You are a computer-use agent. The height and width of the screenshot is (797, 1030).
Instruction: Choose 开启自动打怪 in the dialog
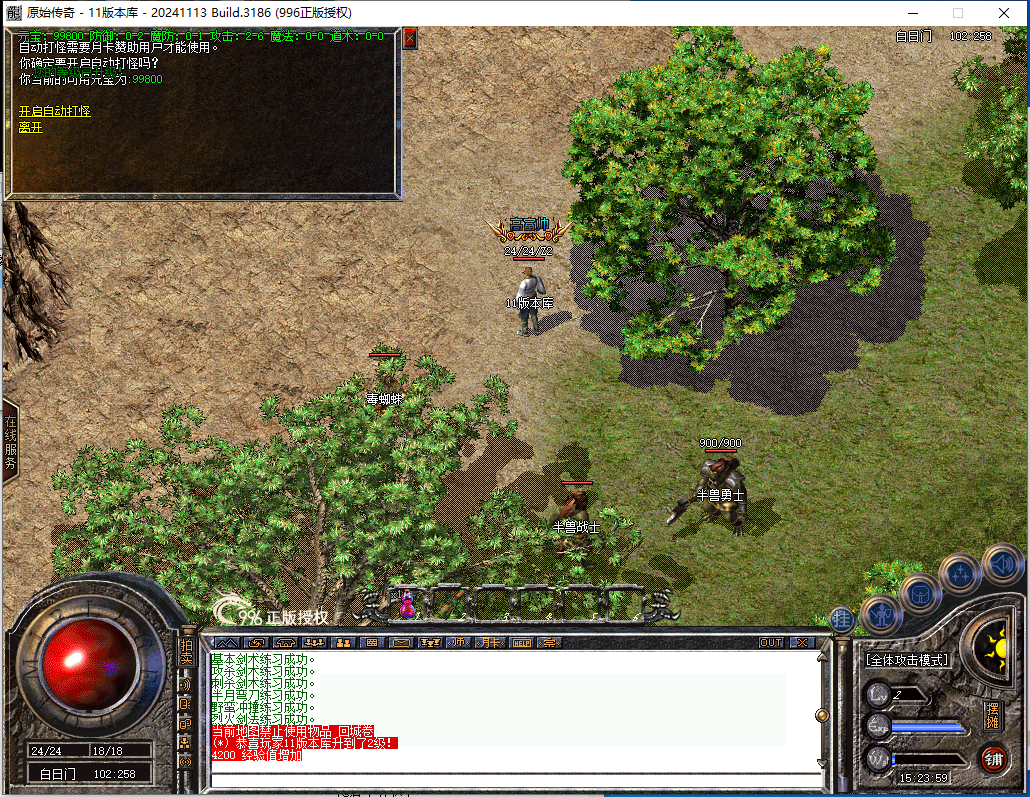click(x=54, y=111)
